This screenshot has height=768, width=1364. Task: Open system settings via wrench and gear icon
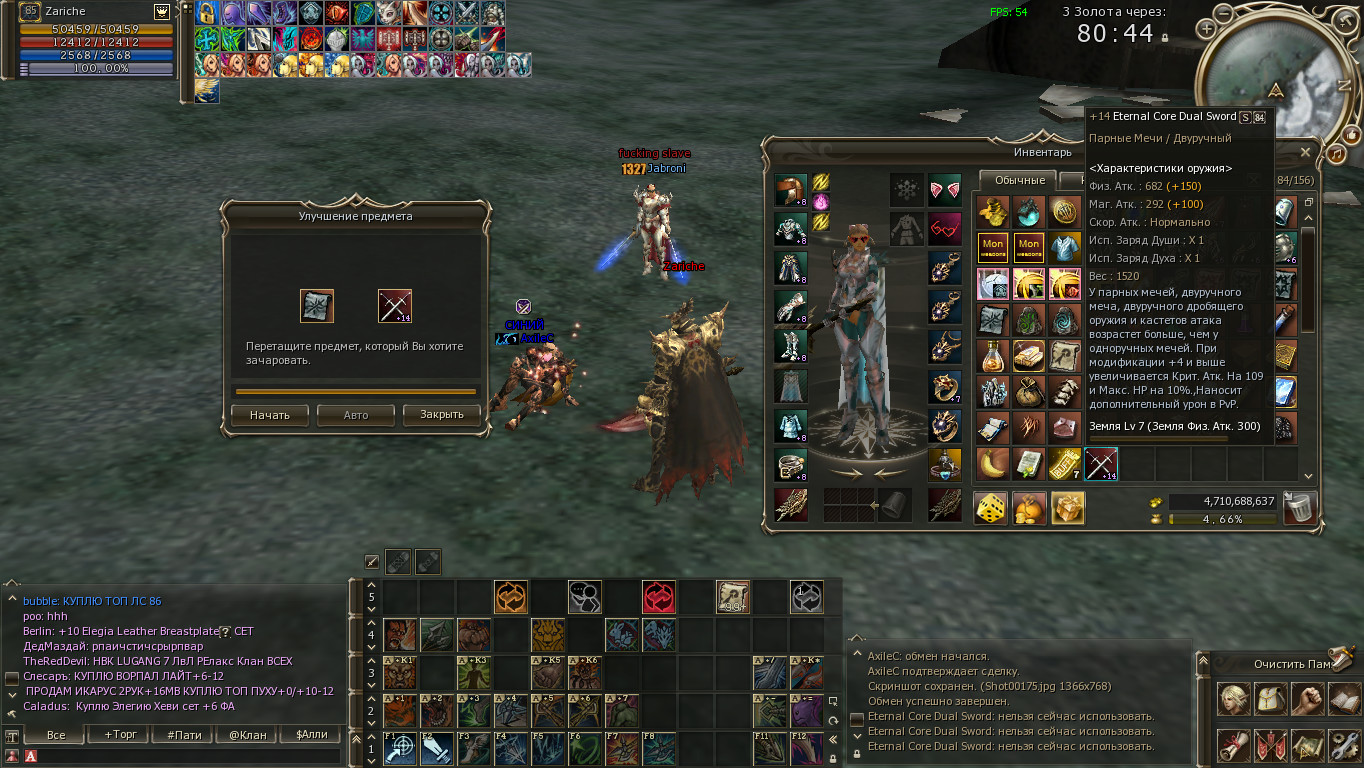coord(1343,745)
